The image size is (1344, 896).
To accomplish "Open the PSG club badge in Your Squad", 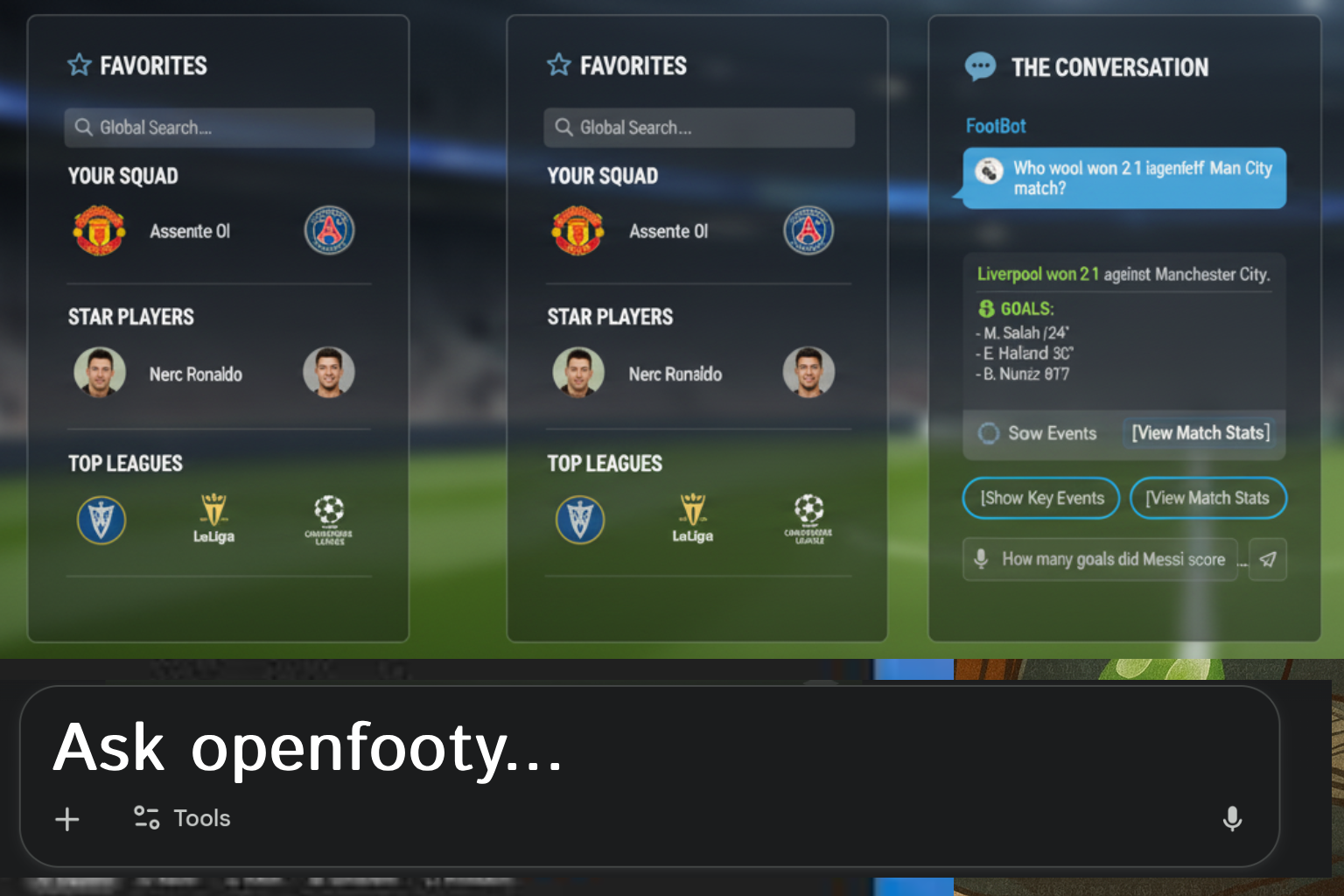I will (329, 230).
